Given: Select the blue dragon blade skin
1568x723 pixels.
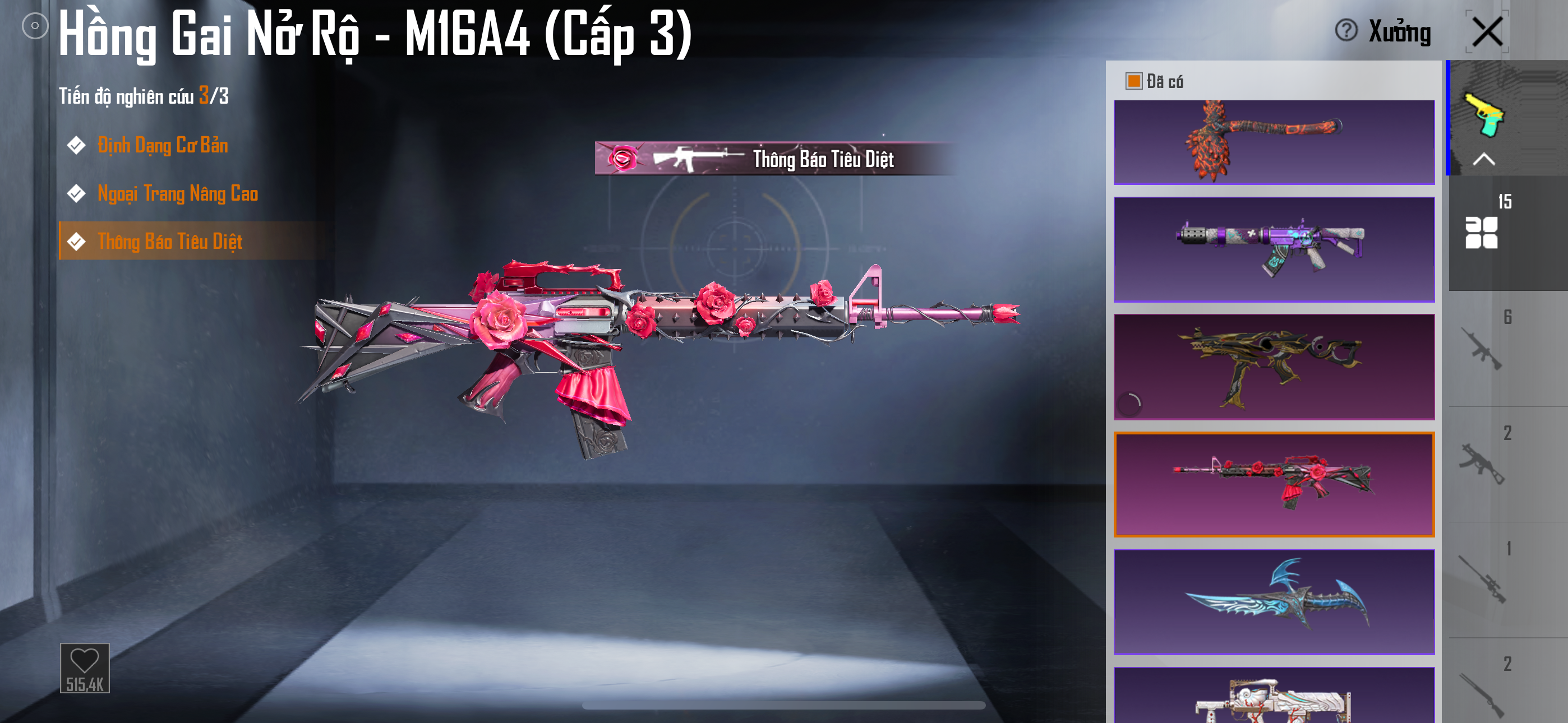Looking at the screenshot, I should tap(1274, 602).
